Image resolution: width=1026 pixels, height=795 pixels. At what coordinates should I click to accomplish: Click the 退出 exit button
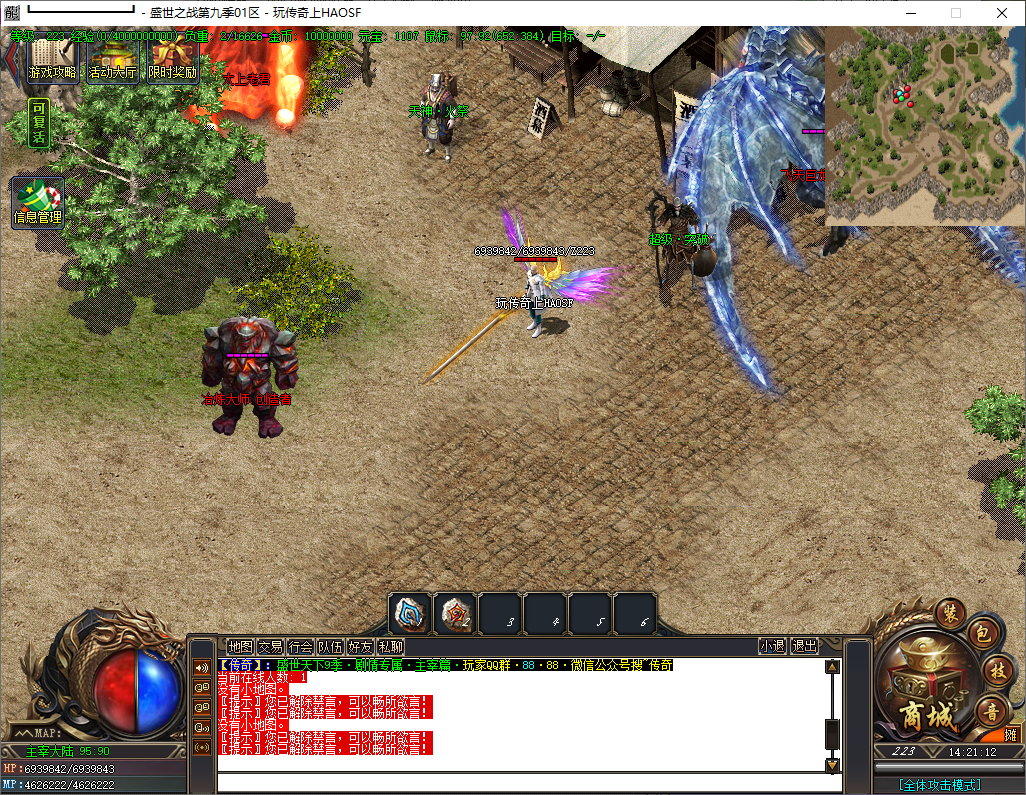tap(804, 647)
